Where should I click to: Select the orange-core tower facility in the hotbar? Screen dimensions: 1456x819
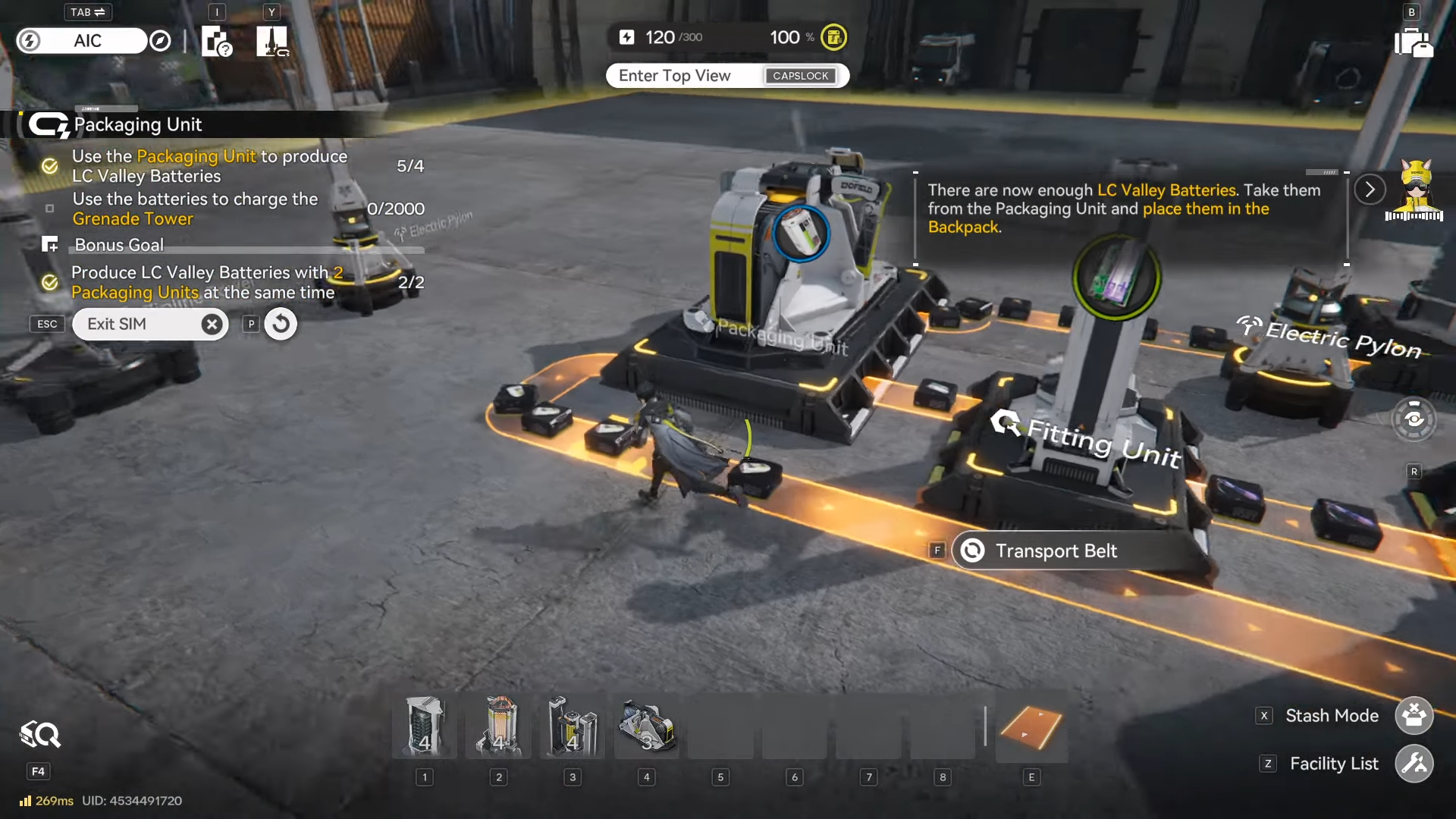coord(498,726)
